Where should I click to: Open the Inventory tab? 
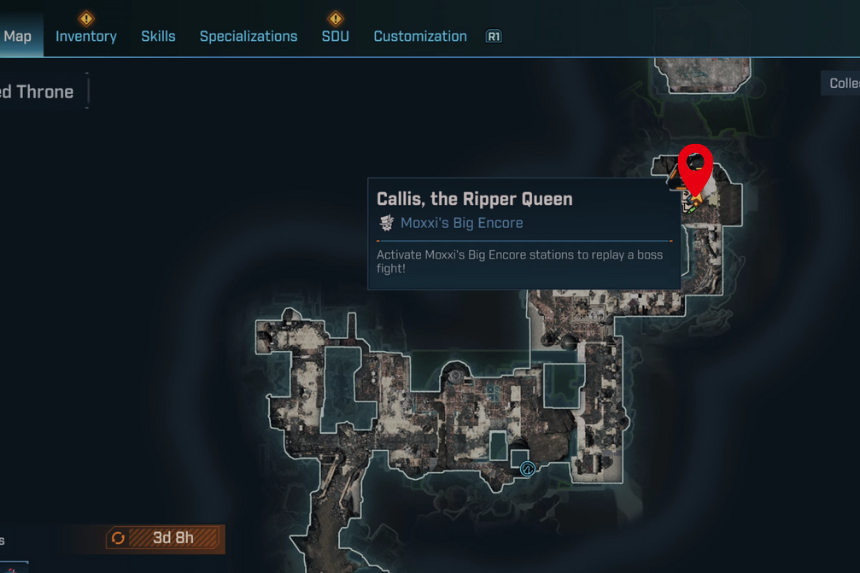tap(86, 36)
